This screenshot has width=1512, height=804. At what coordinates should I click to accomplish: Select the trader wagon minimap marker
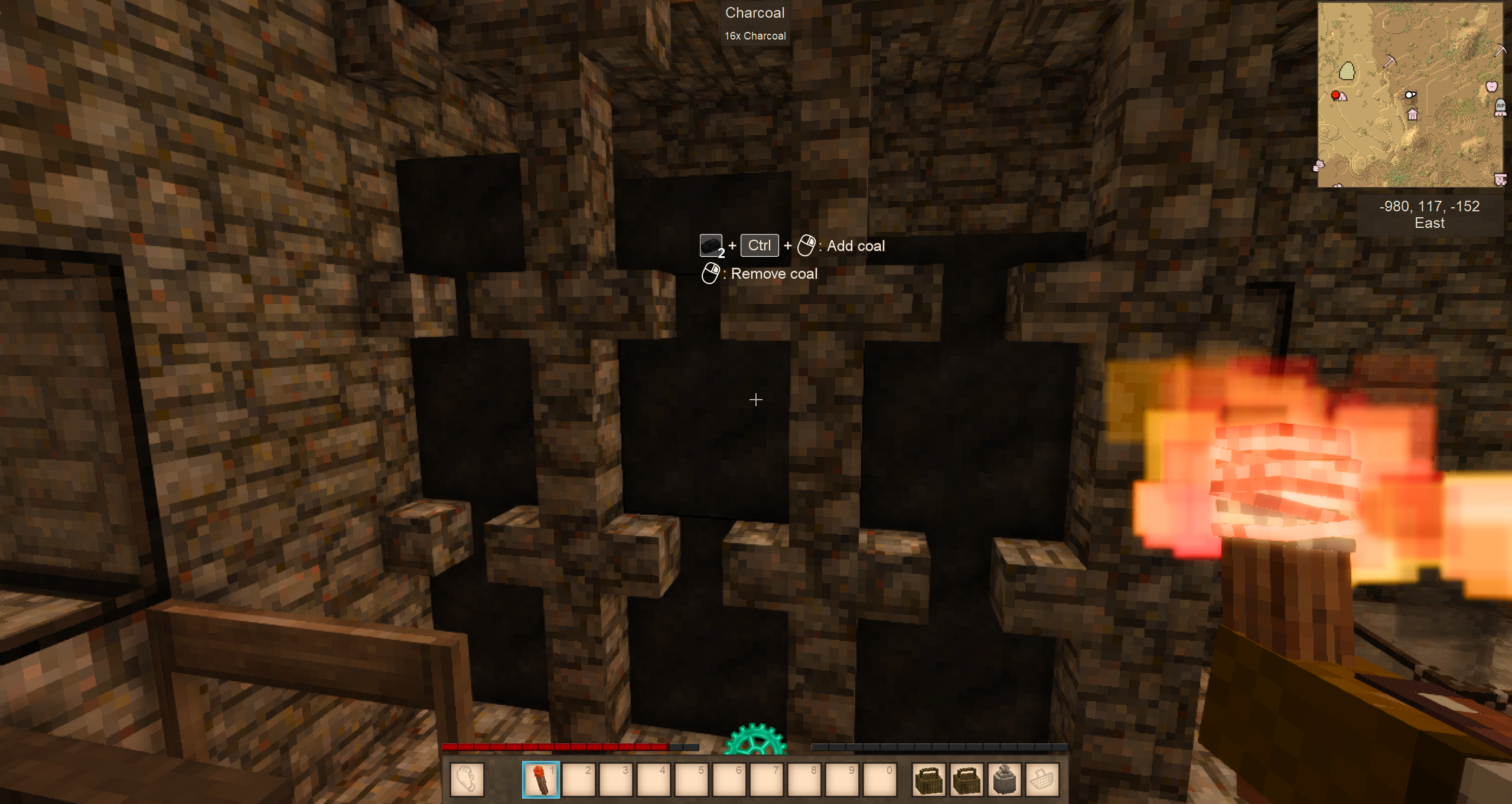pyautogui.click(x=1500, y=179)
